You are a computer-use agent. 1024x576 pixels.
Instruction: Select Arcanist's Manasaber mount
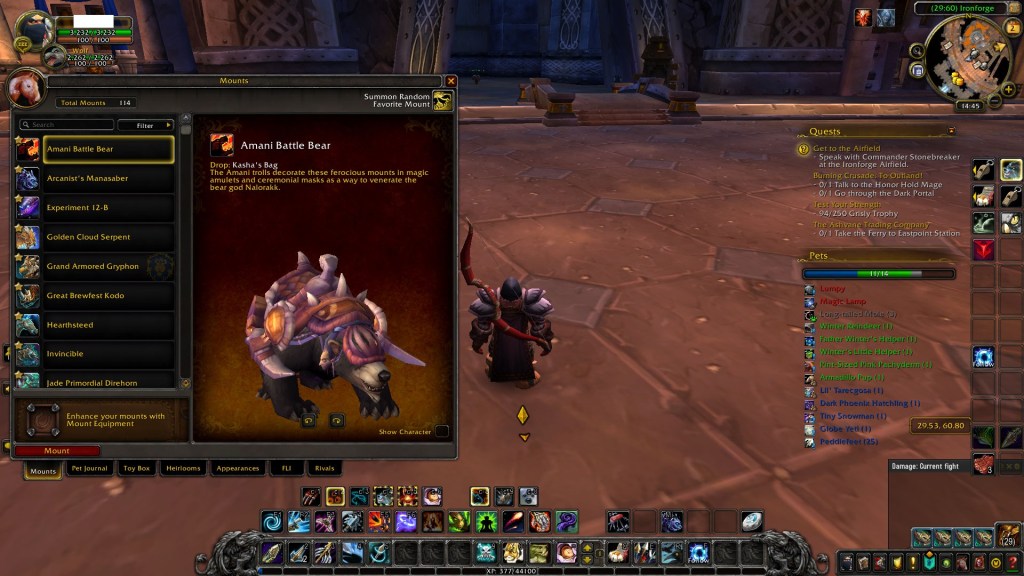(x=95, y=178)
